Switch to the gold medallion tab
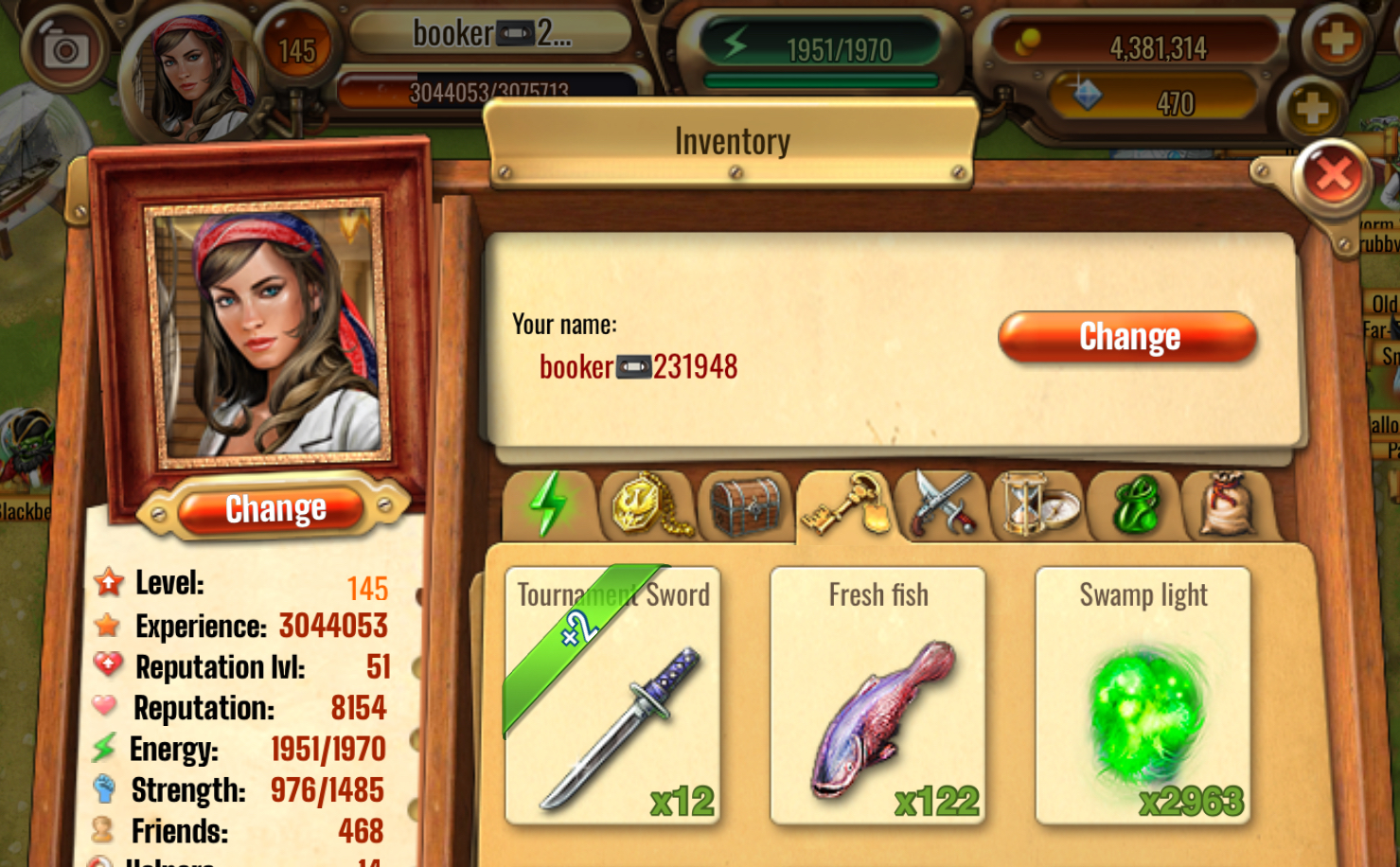This screenshot has width=1400, height=867. pyautogui.click(x=648, y=505)
